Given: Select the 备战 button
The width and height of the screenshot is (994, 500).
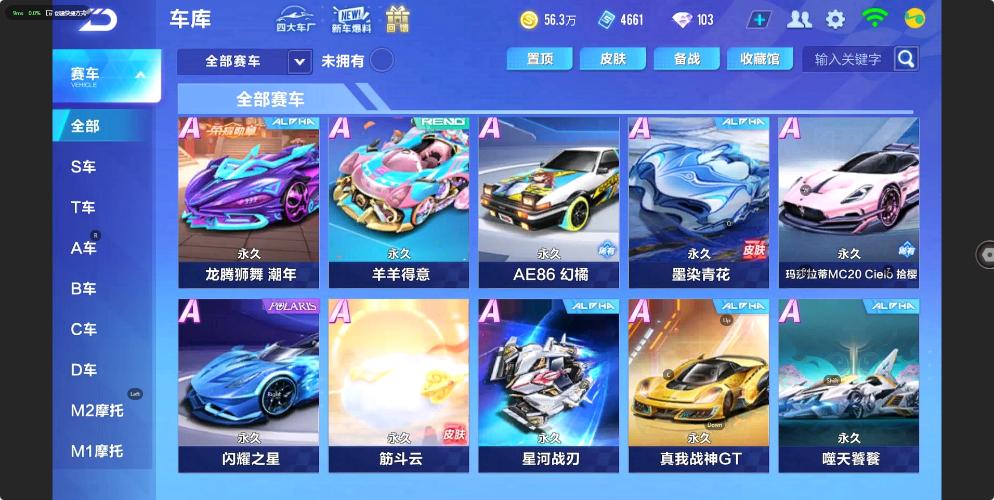Looking at the screenshot, I should [x=687, y=59].
